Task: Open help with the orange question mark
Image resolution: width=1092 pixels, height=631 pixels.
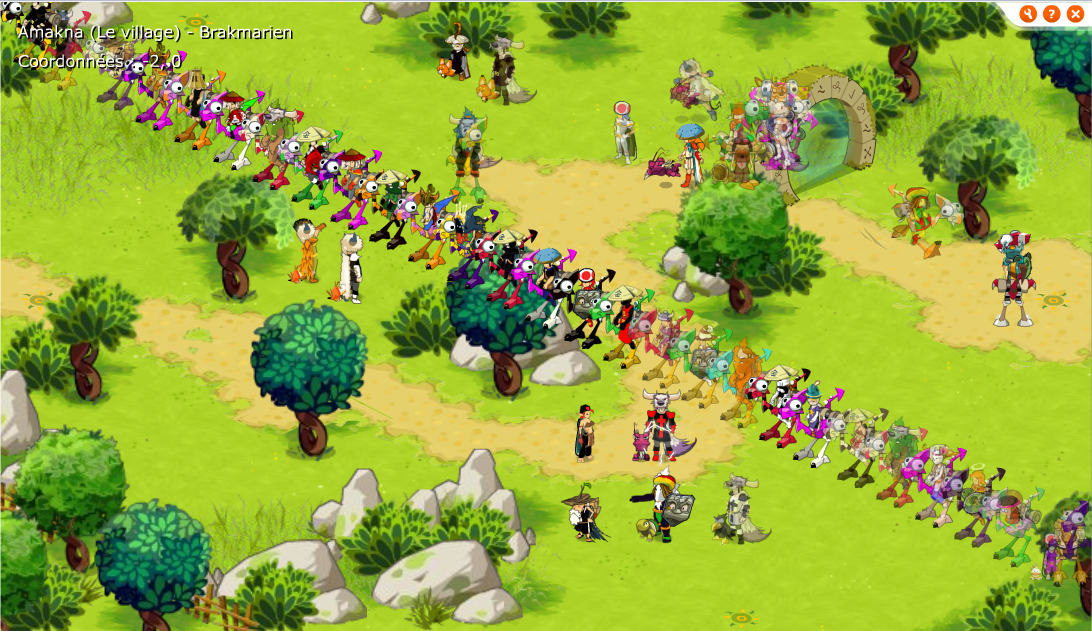Action: tap(1051, 13)
